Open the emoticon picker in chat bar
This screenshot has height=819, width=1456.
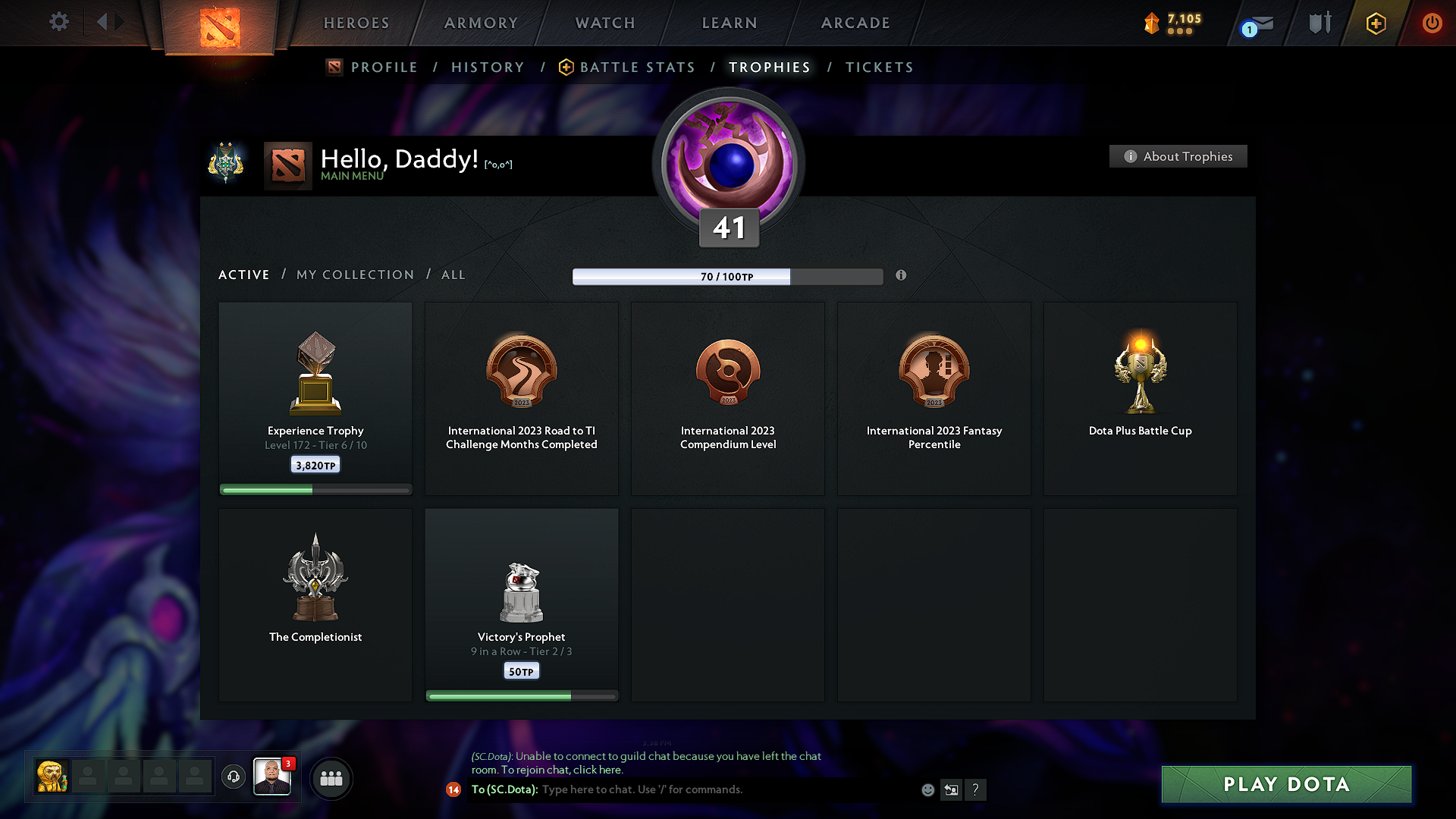tap(927, 789)
